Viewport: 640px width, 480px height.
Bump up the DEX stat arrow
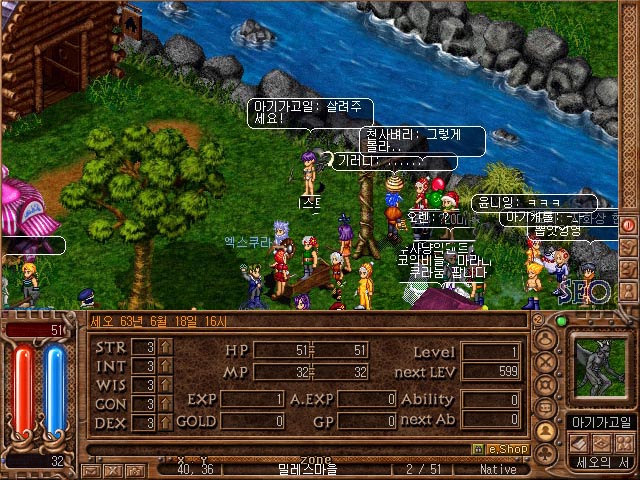165,422
